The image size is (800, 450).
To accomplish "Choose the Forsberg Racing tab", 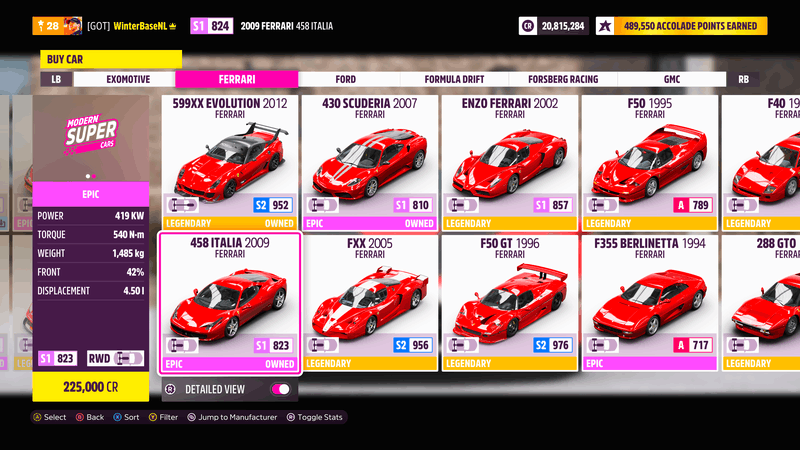I will pos(563,79).
